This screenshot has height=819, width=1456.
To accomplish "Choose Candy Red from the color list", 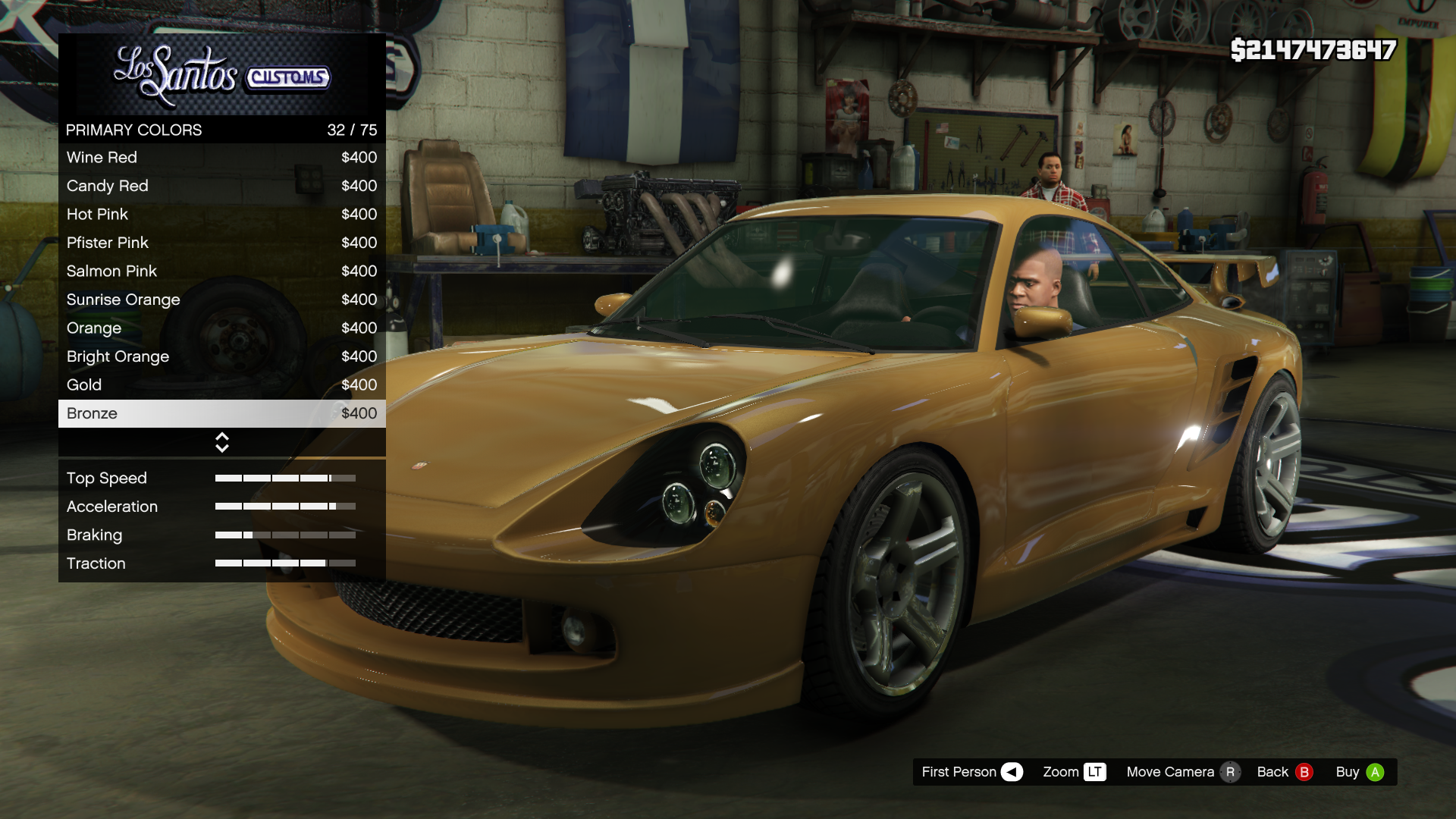I will click(x=221, y=186).
